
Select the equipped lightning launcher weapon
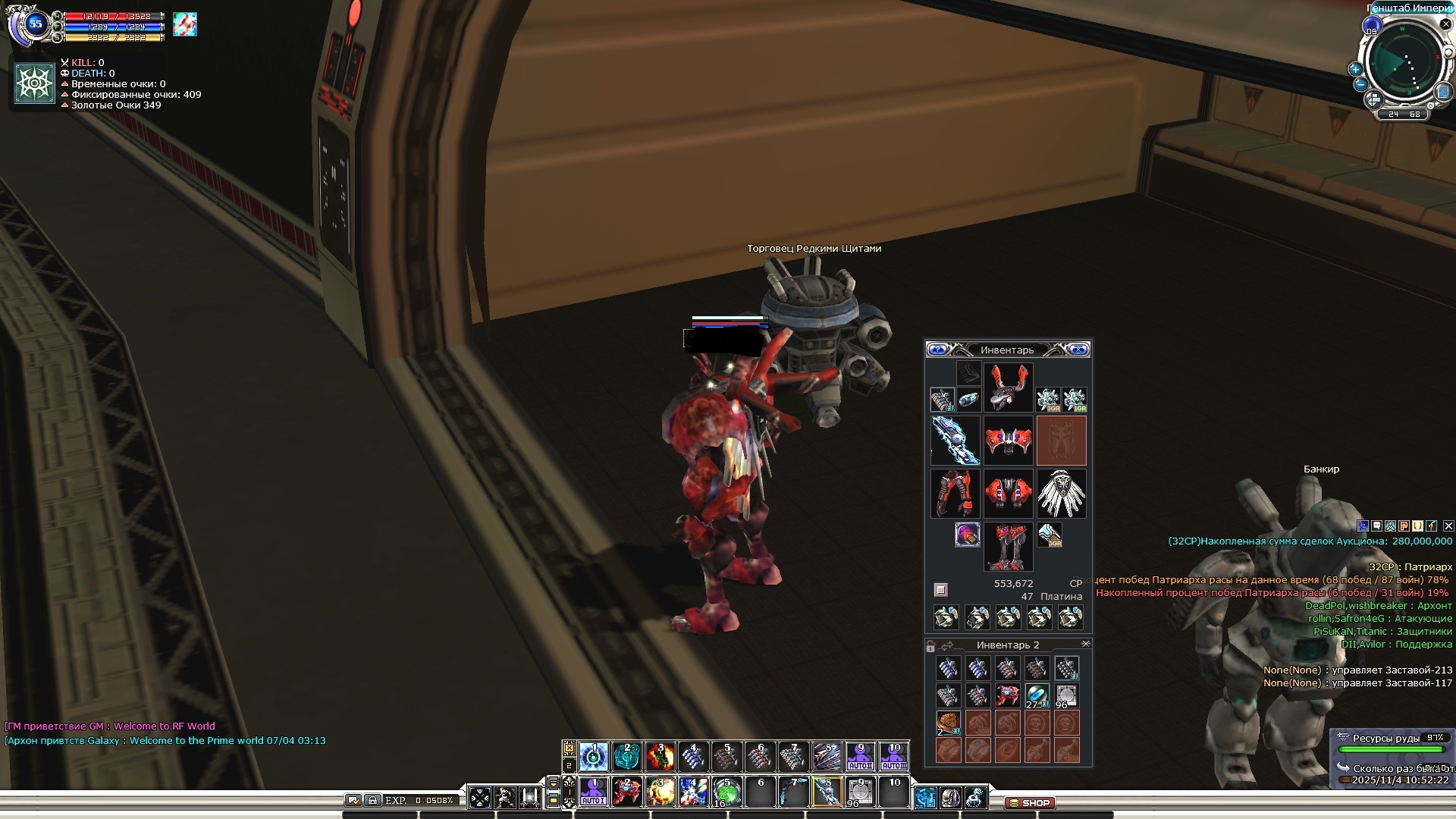(955, 440)
